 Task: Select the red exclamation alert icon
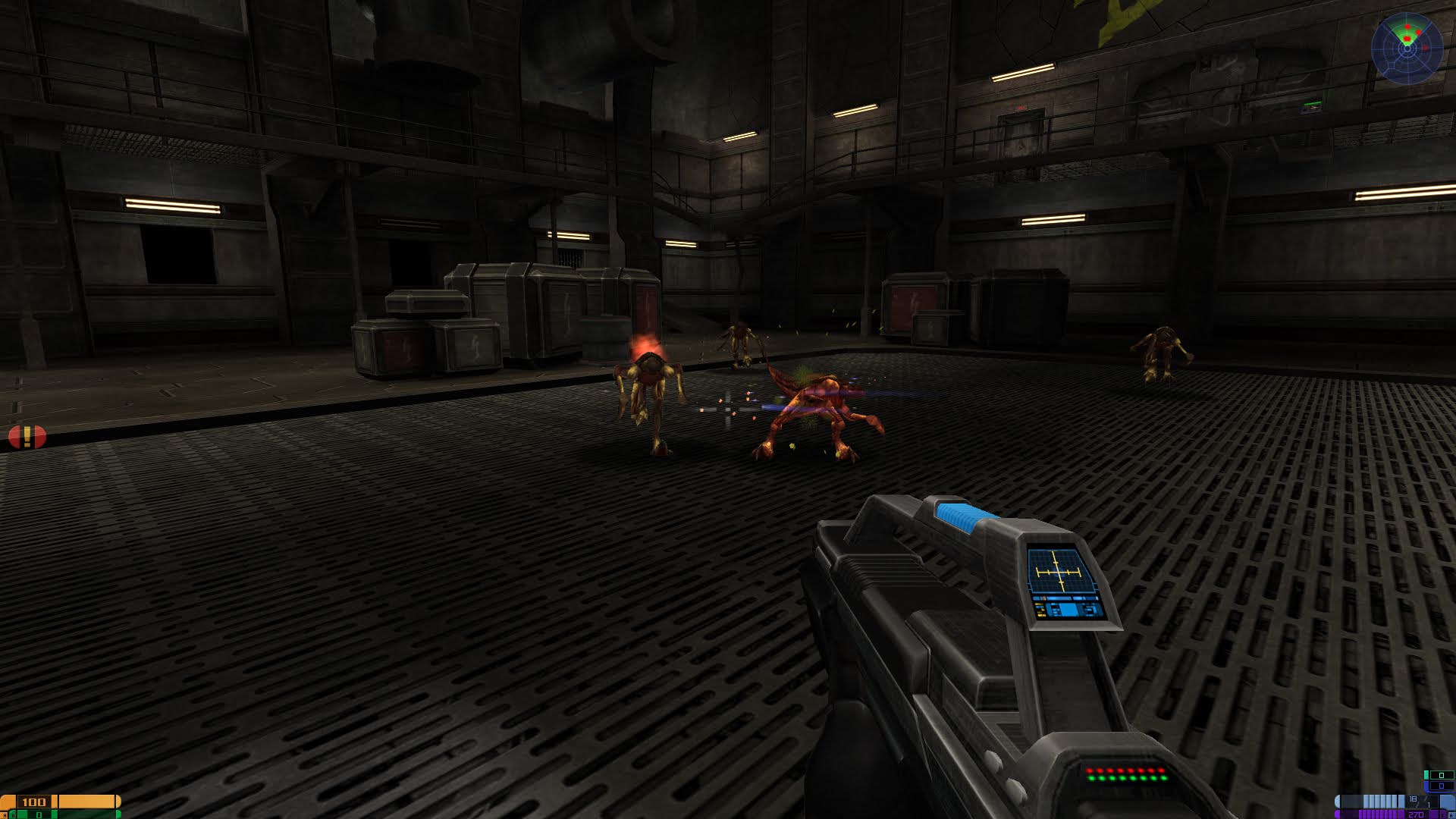27,437
